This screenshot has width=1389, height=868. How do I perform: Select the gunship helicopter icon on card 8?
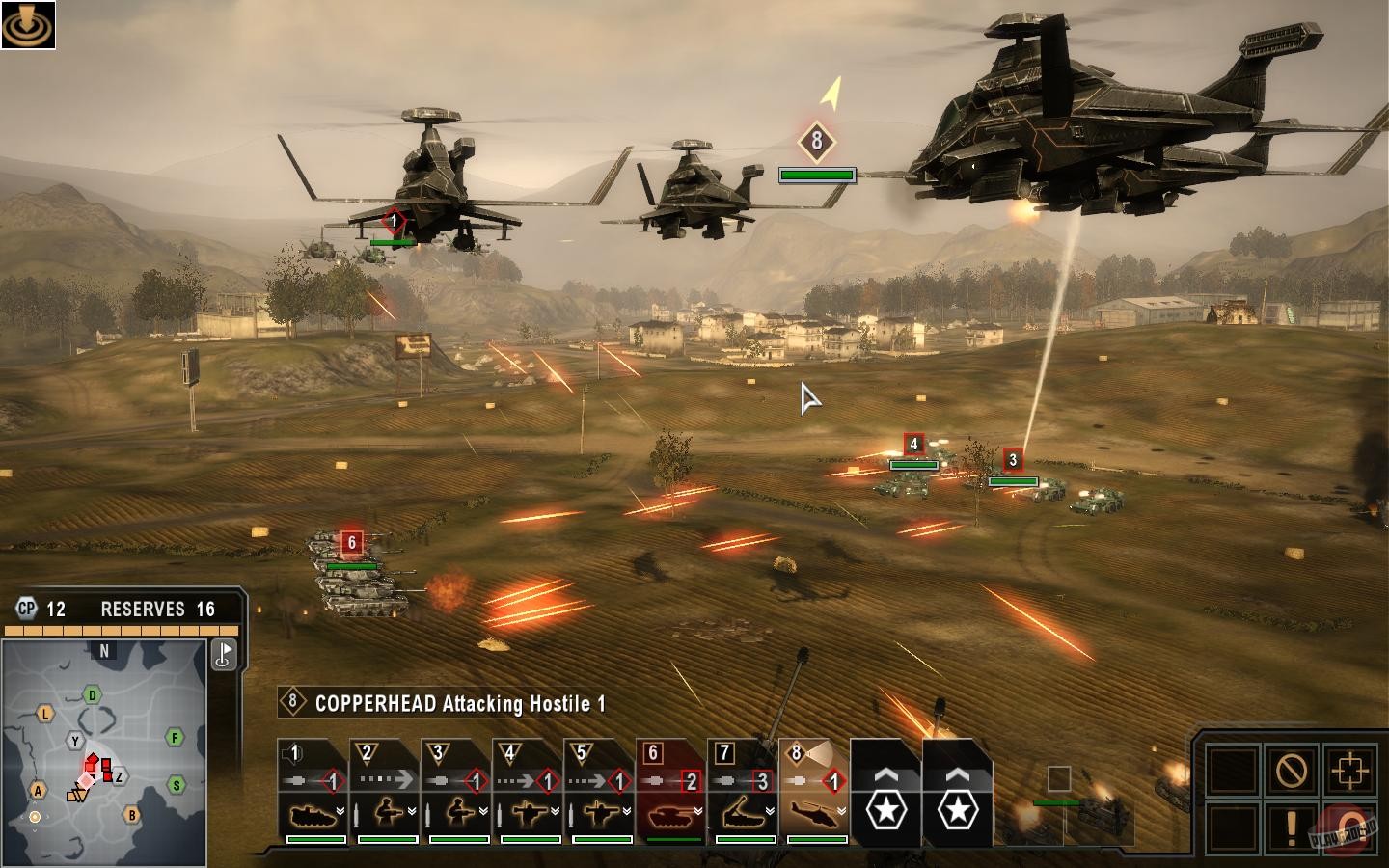(810, 814)
